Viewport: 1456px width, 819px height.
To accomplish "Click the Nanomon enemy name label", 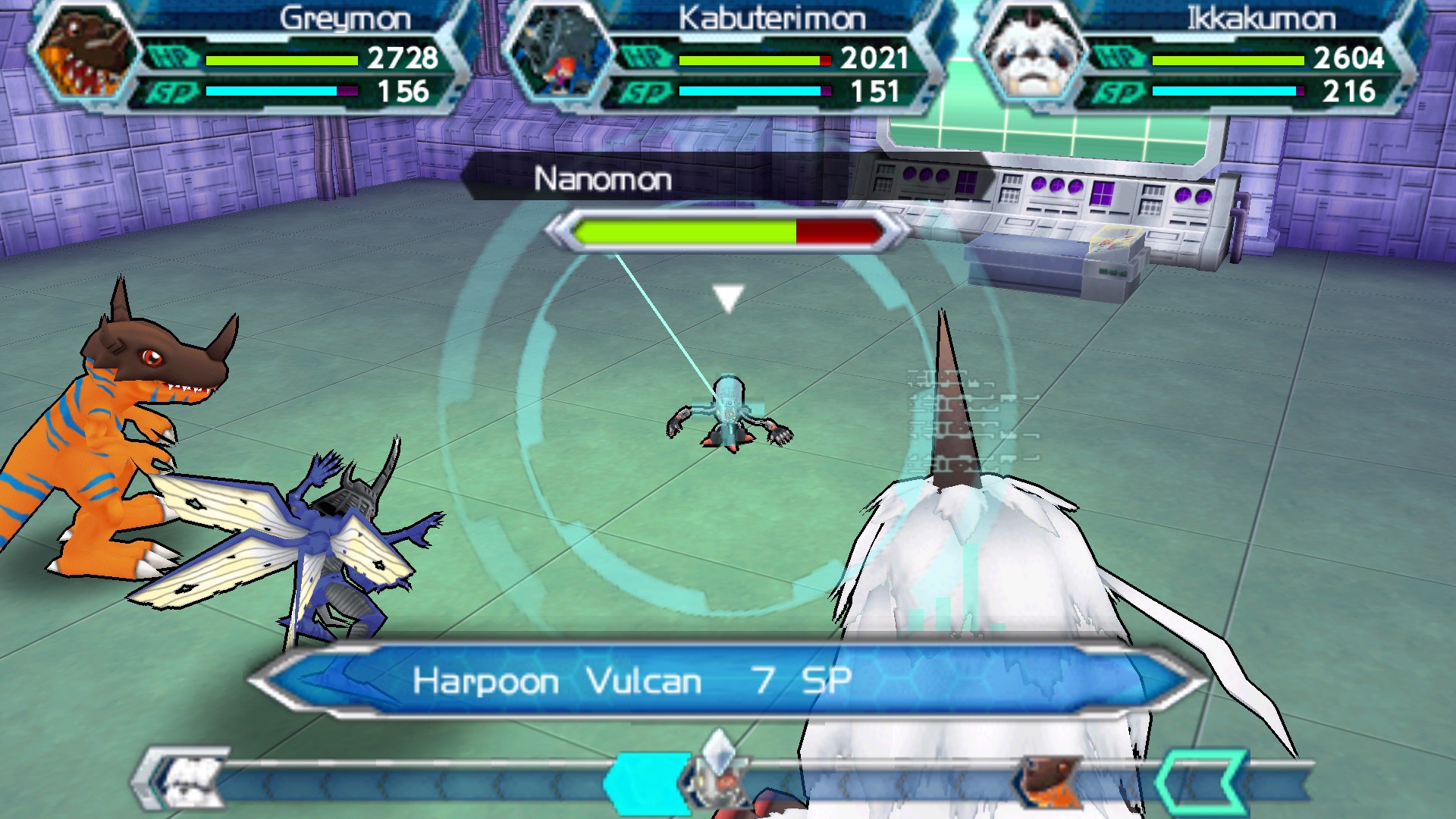I will click(x=603, y=180).
